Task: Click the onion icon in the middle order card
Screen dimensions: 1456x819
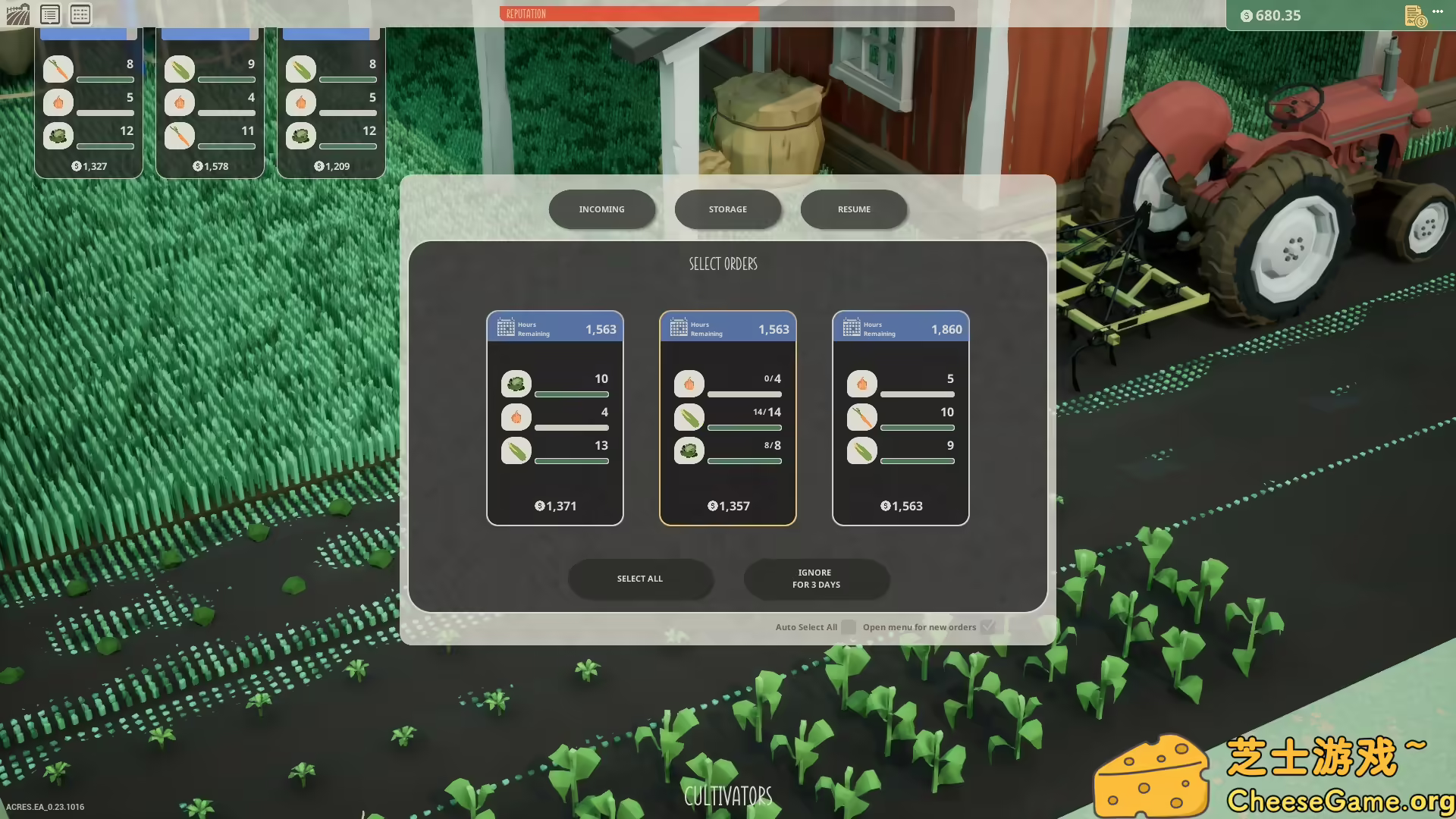Action: [689, 384]
